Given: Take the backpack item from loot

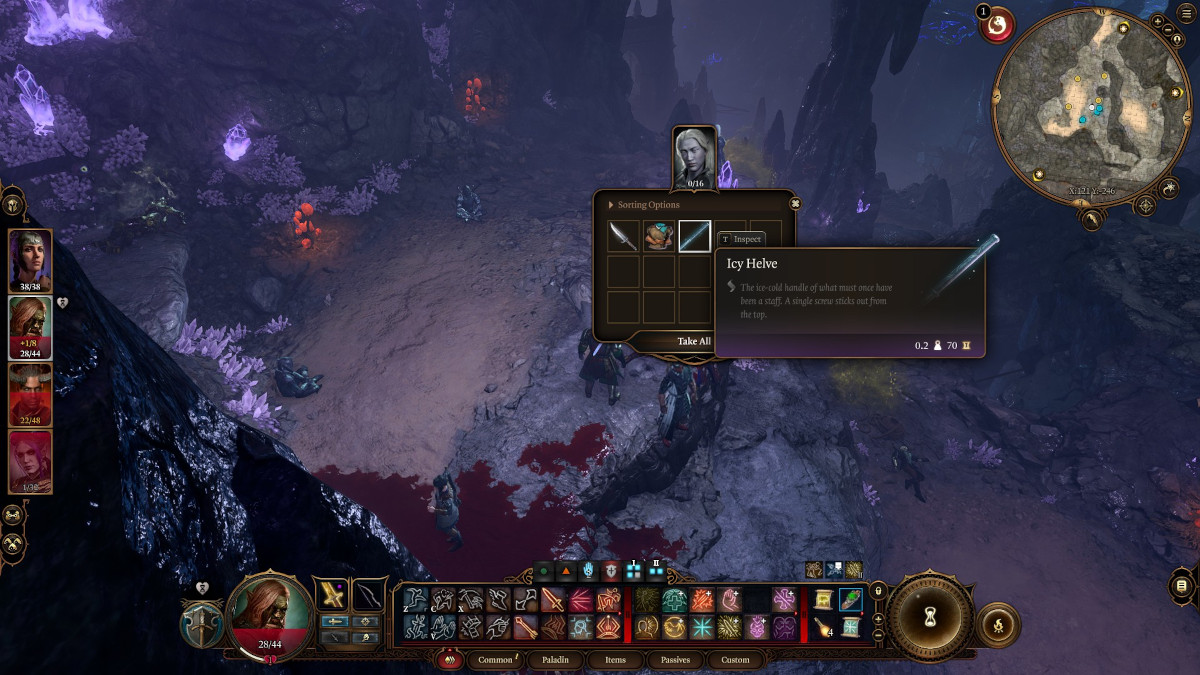Looking at the screenshot, I should (x=659, y=237).
